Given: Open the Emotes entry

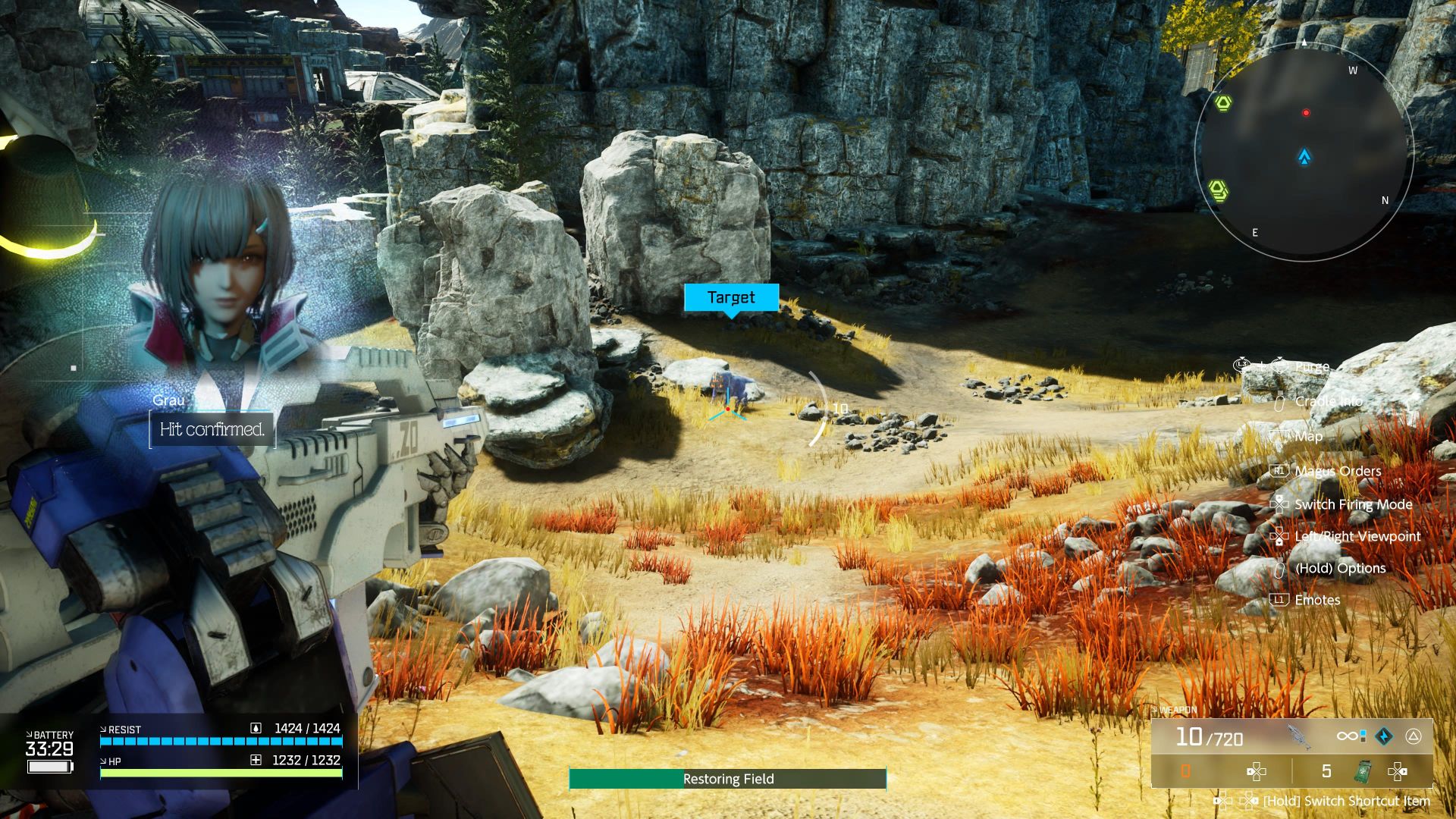Looking at the screenshot, I should point(1317,600).
